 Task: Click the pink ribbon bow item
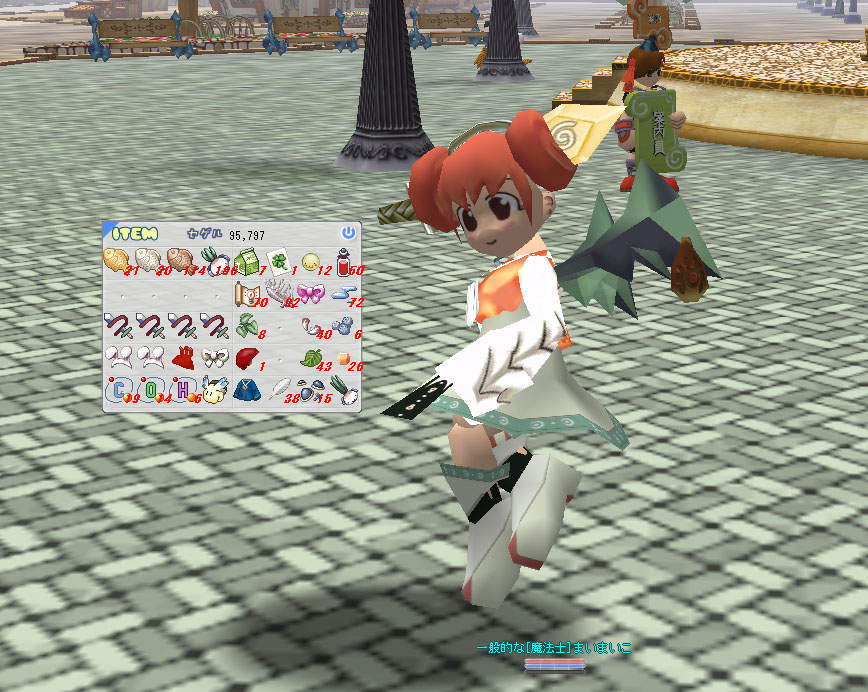point(311,293)
